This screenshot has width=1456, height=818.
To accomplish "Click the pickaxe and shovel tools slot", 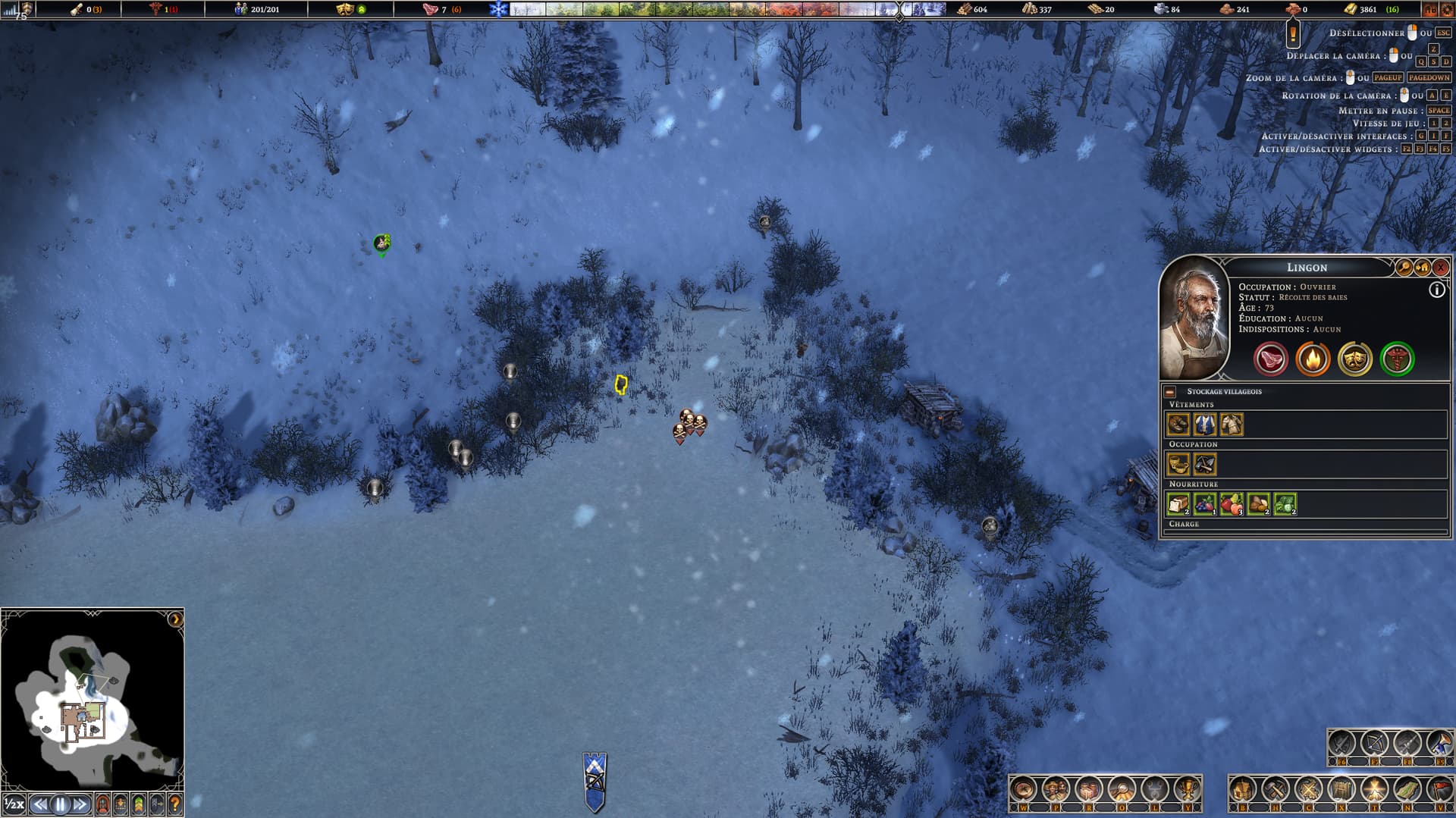I will pos(1205,464).
